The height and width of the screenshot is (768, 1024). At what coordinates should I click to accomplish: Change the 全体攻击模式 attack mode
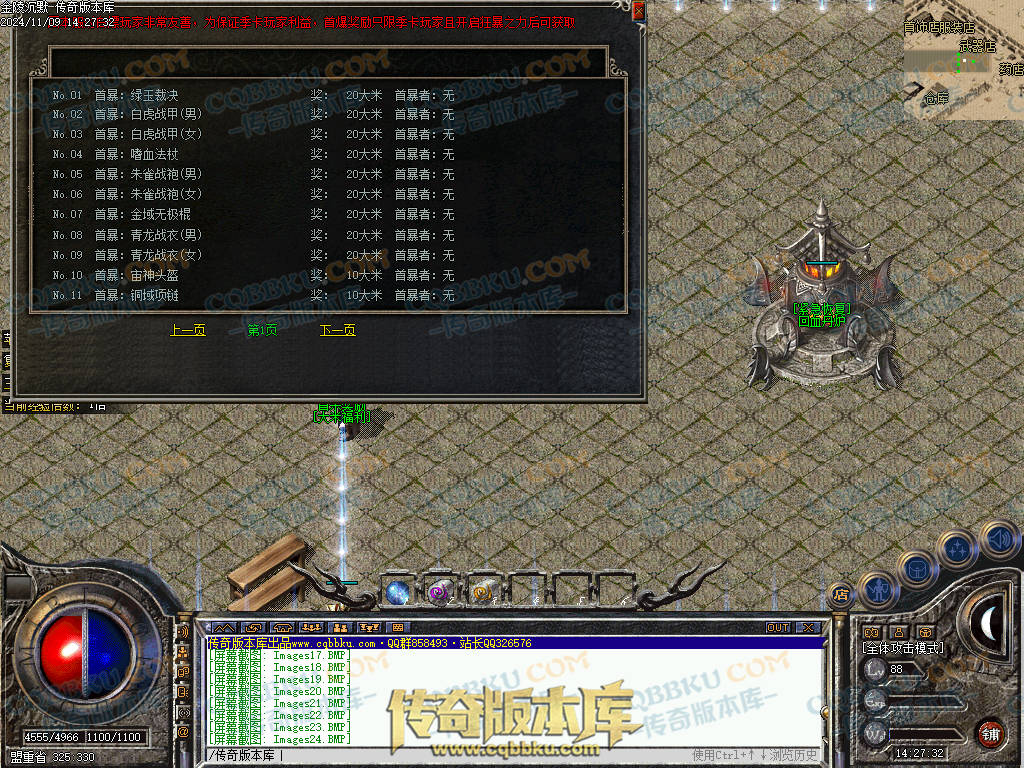903,648
